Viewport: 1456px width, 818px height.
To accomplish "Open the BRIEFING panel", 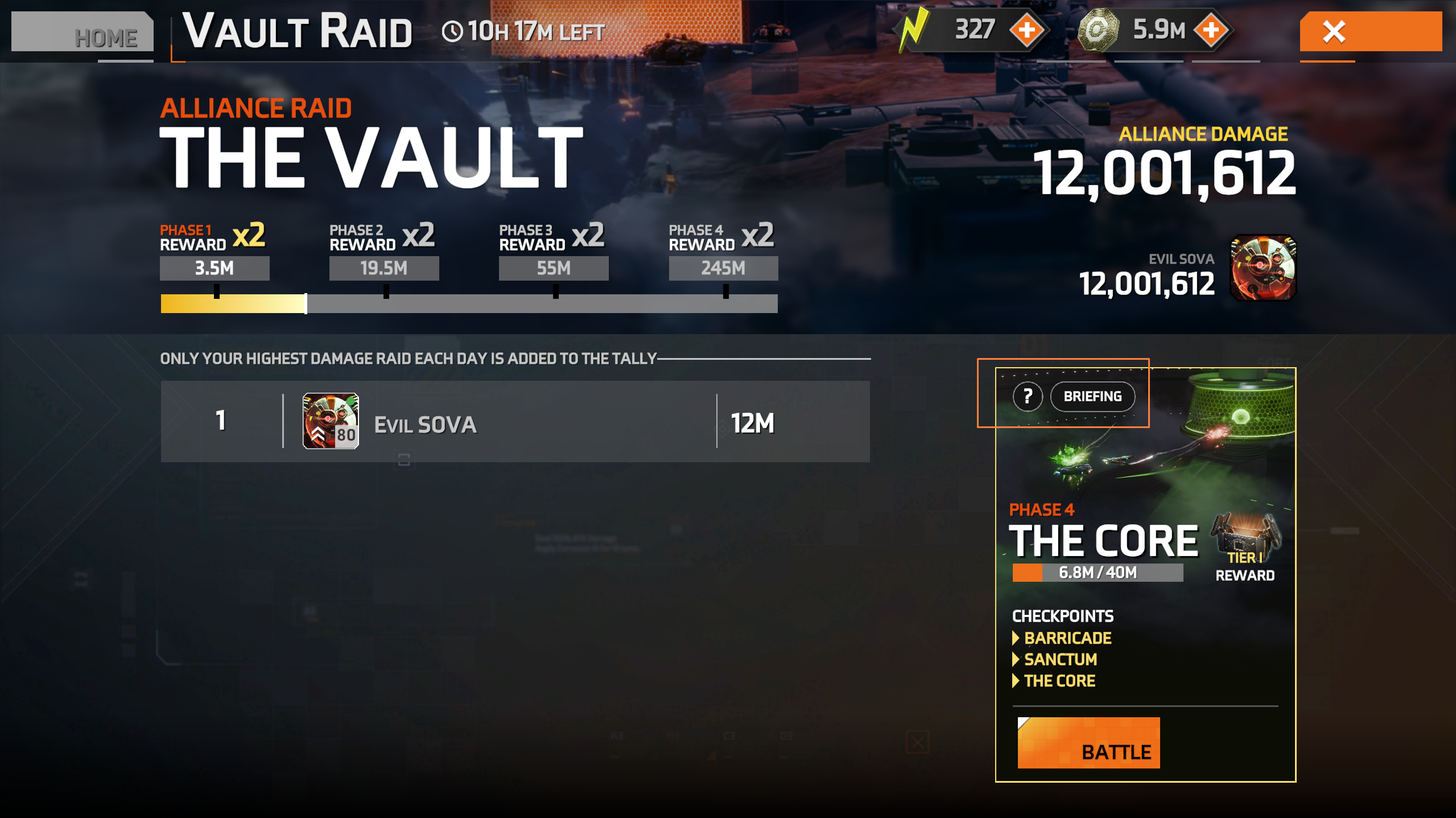I will pyautogui.click(x=1092, y=397).
